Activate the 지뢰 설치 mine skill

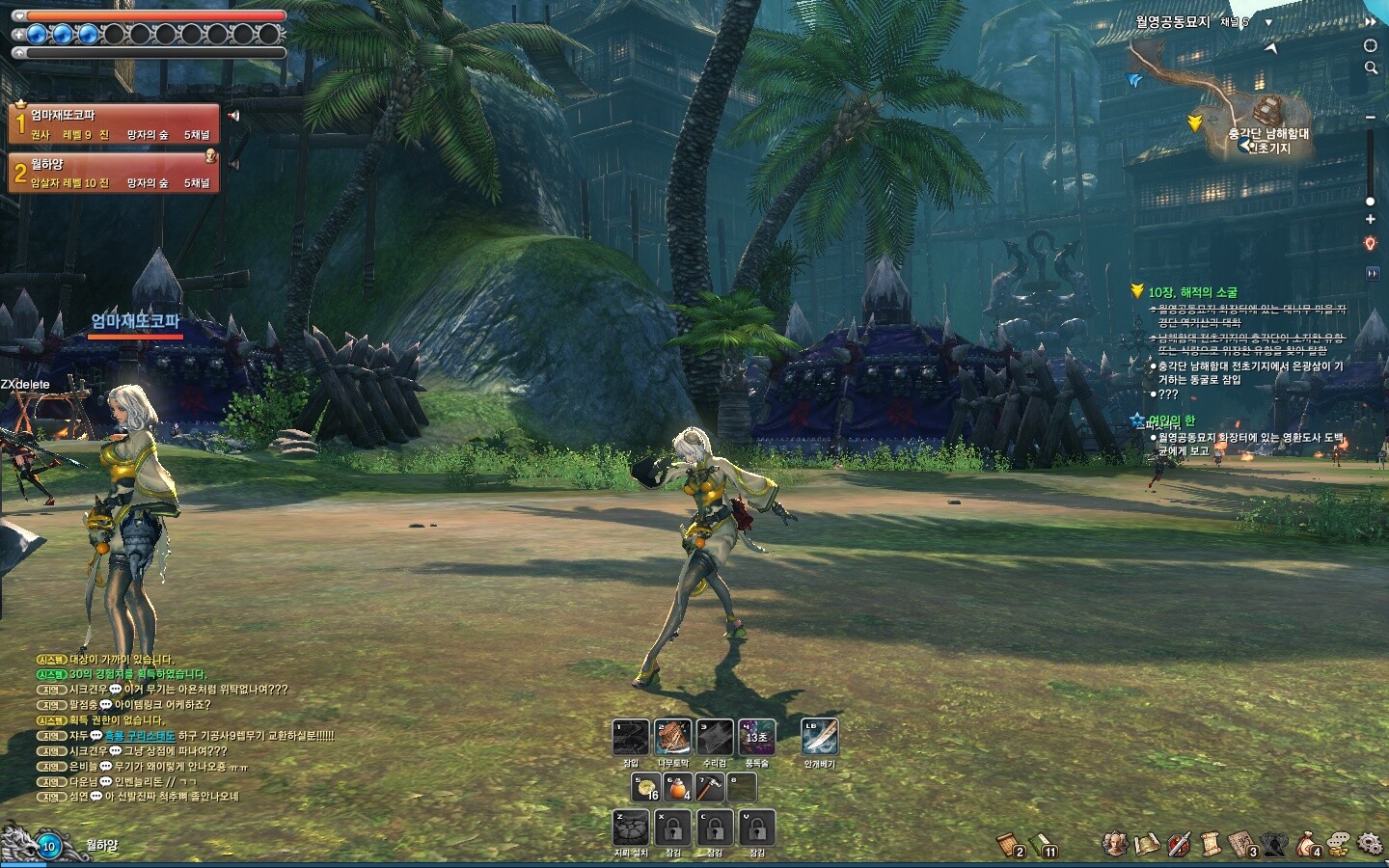(x=631, y=827)
